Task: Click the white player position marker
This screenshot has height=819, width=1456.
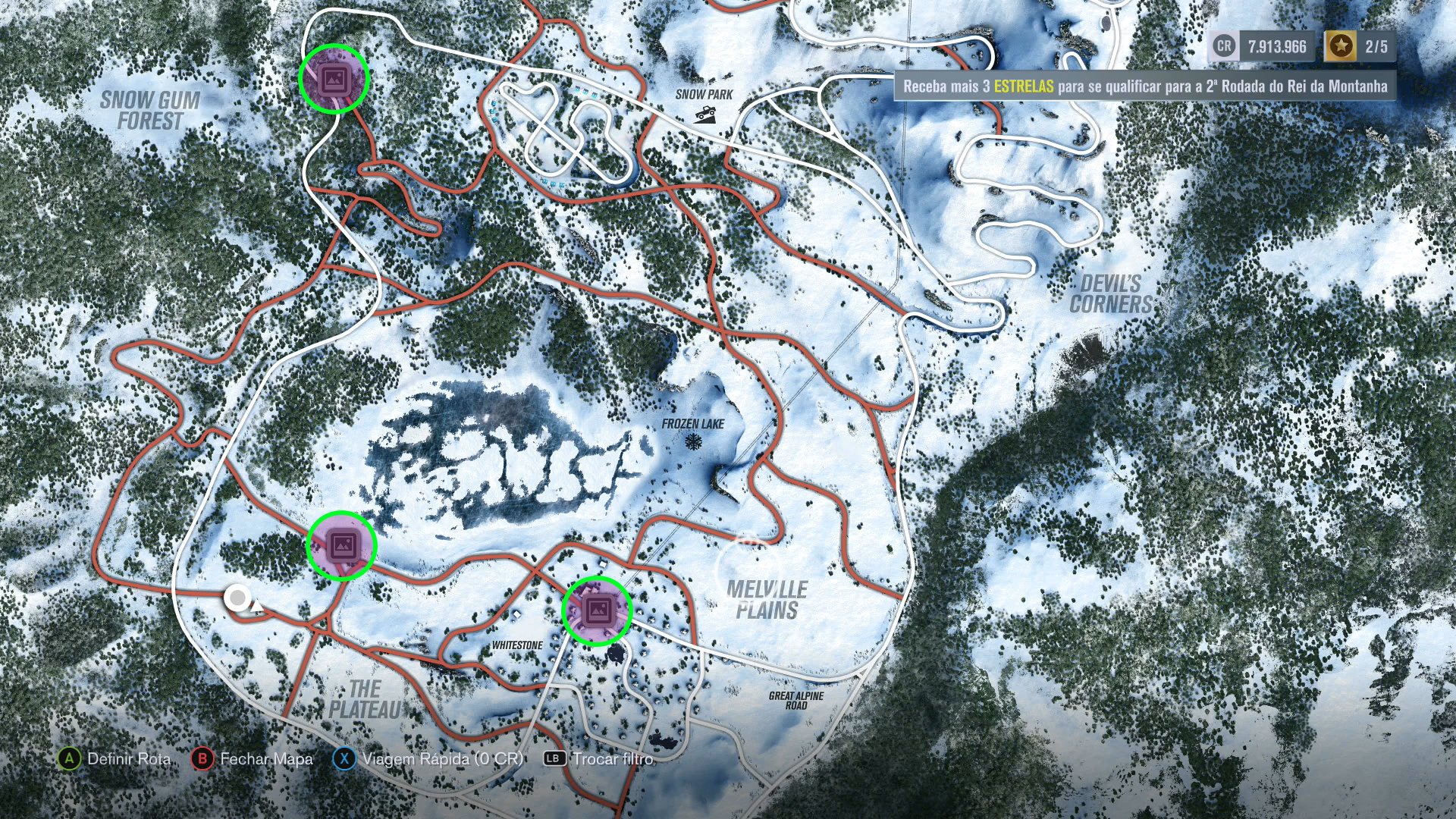Action: coord(238,598)
